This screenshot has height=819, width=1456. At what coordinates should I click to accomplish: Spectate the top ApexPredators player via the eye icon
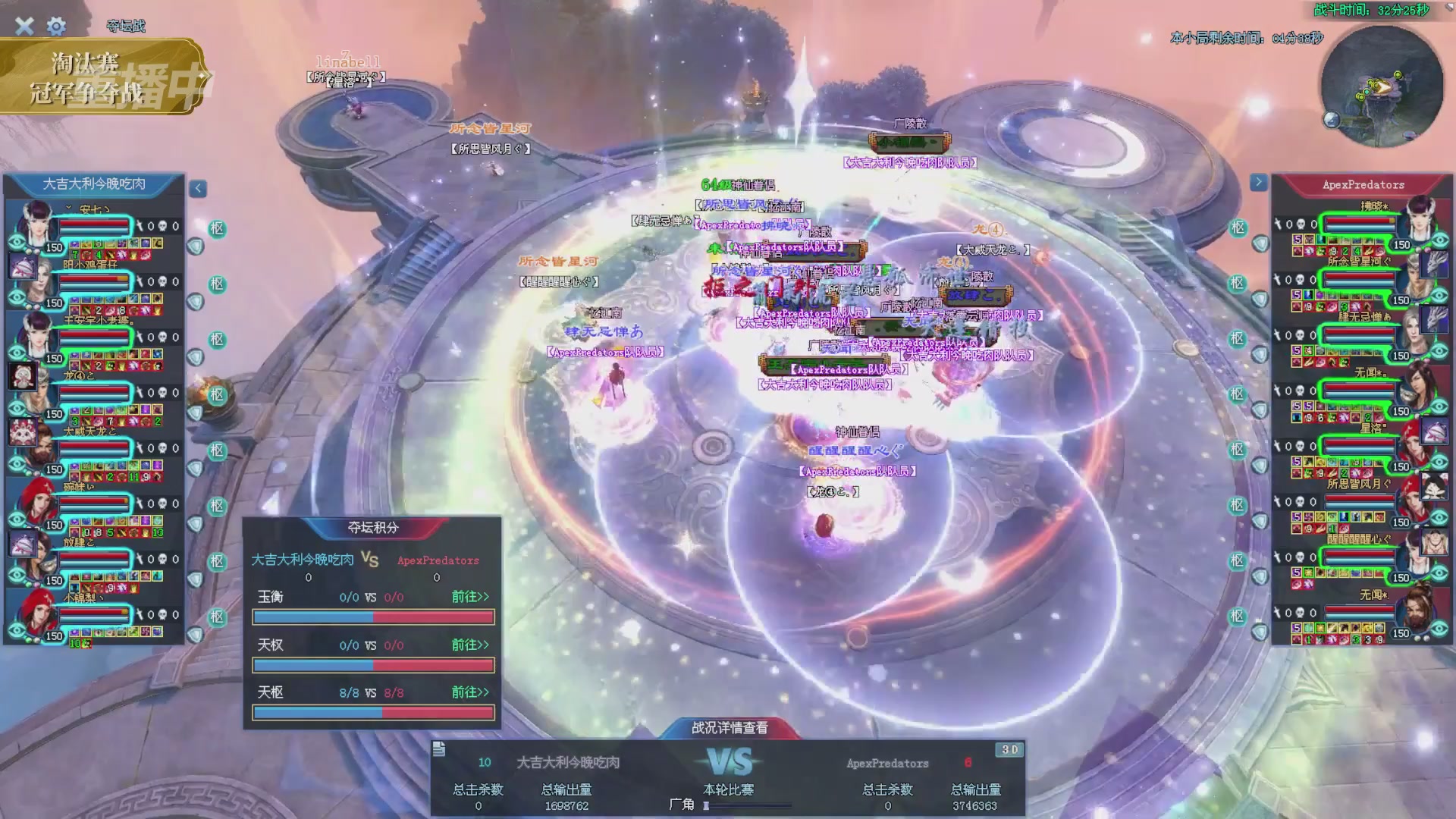(1440, 240)
